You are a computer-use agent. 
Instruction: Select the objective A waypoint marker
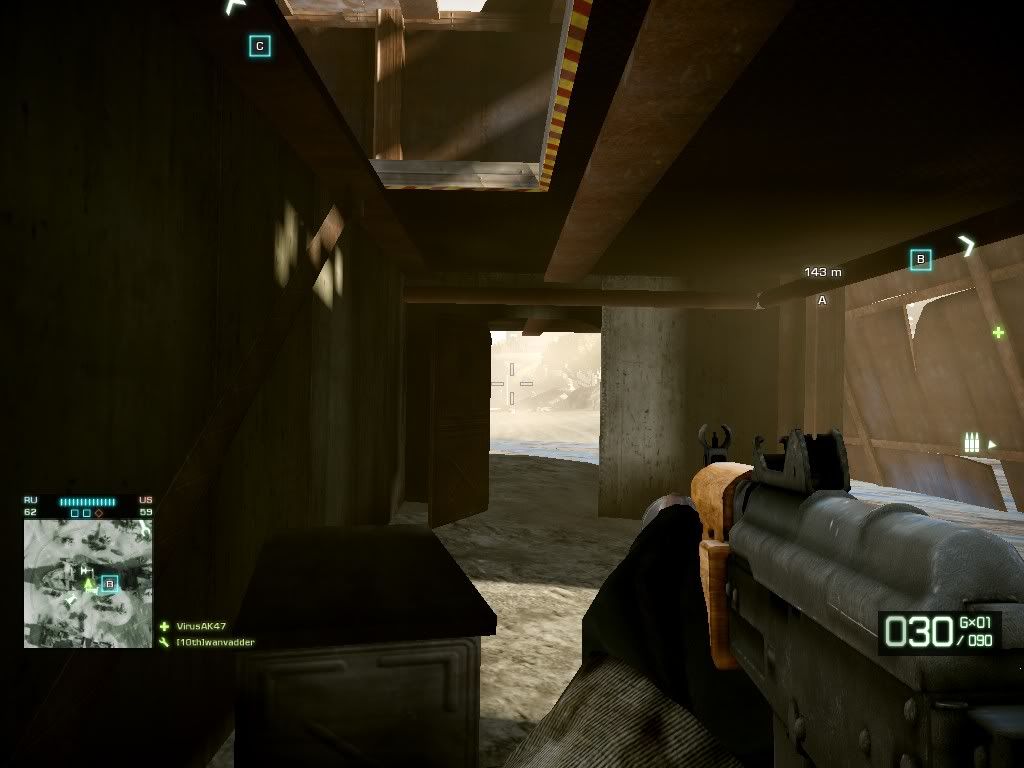click(823, 300)
